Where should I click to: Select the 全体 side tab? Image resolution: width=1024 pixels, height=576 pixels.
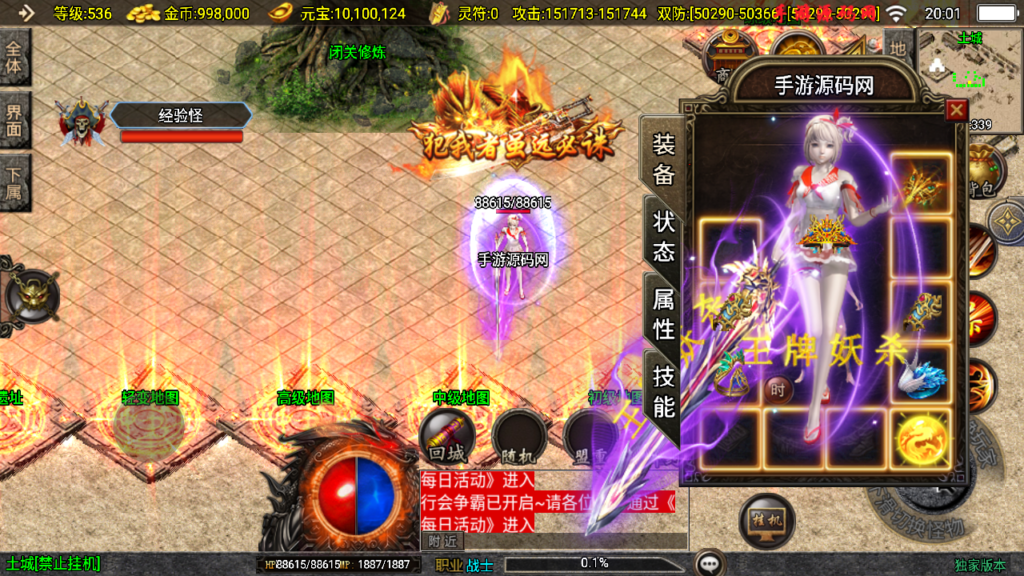tap(14, 58)
